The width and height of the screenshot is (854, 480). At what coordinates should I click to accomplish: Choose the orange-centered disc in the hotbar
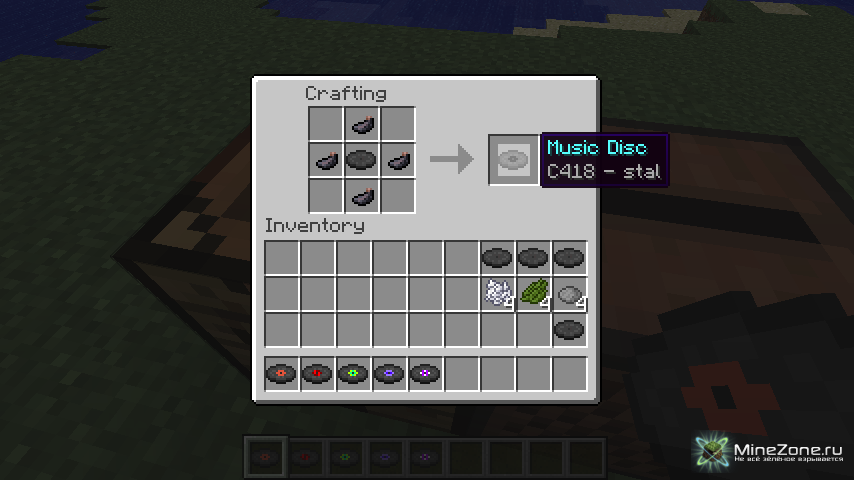(281, 374)
